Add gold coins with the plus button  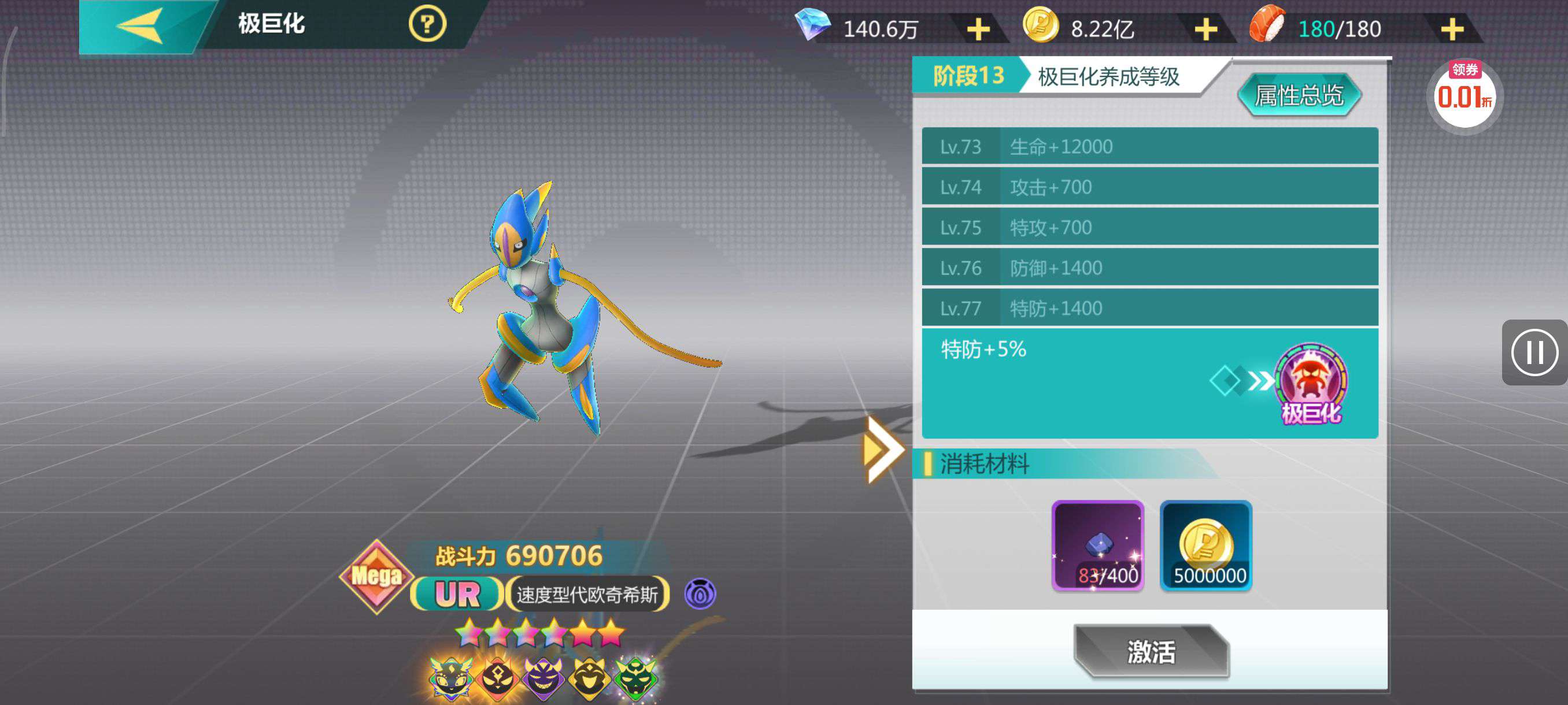point(1205,29)
